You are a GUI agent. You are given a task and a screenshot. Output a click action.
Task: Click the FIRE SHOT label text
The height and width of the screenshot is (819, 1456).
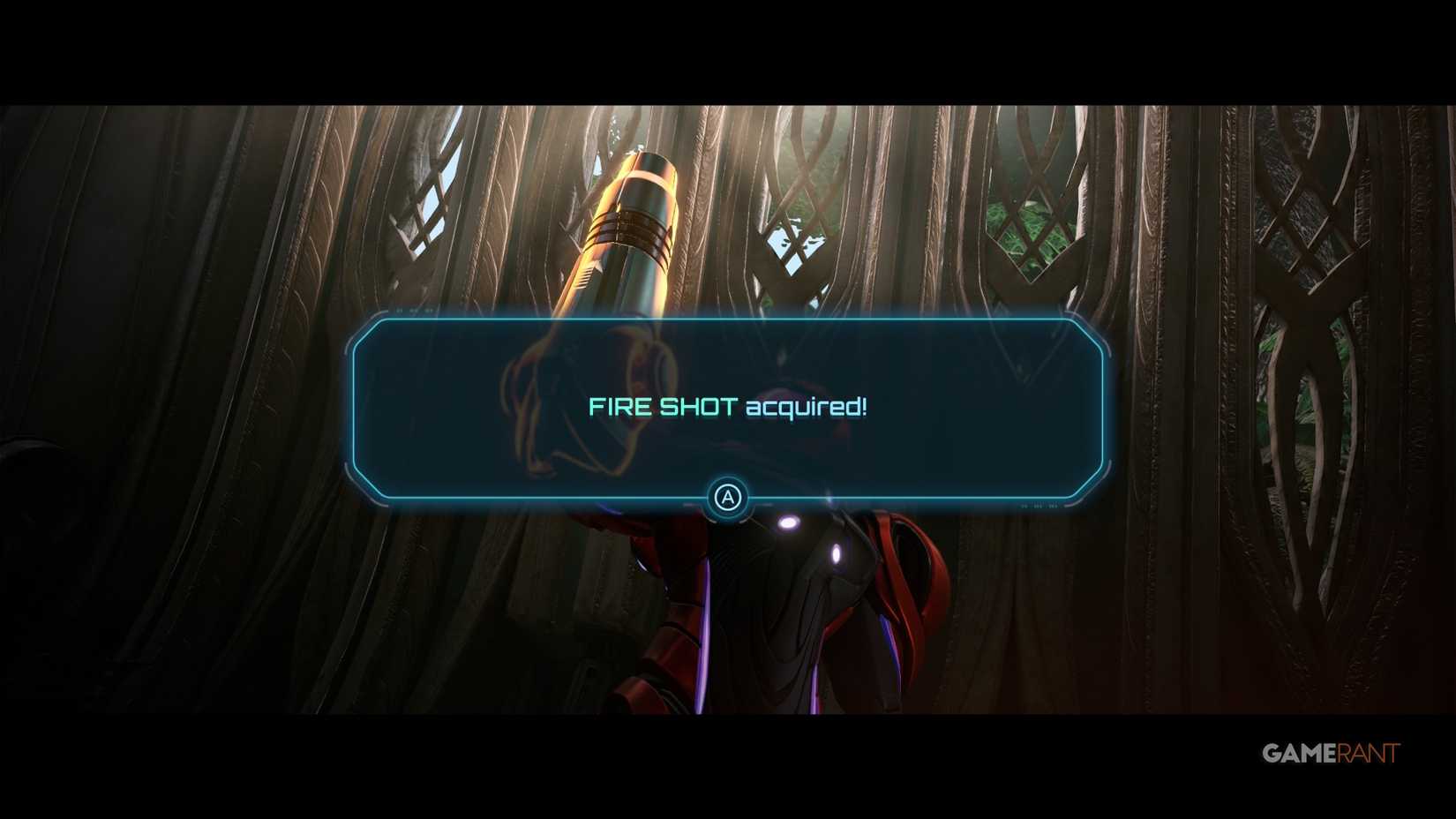(664, 407)
